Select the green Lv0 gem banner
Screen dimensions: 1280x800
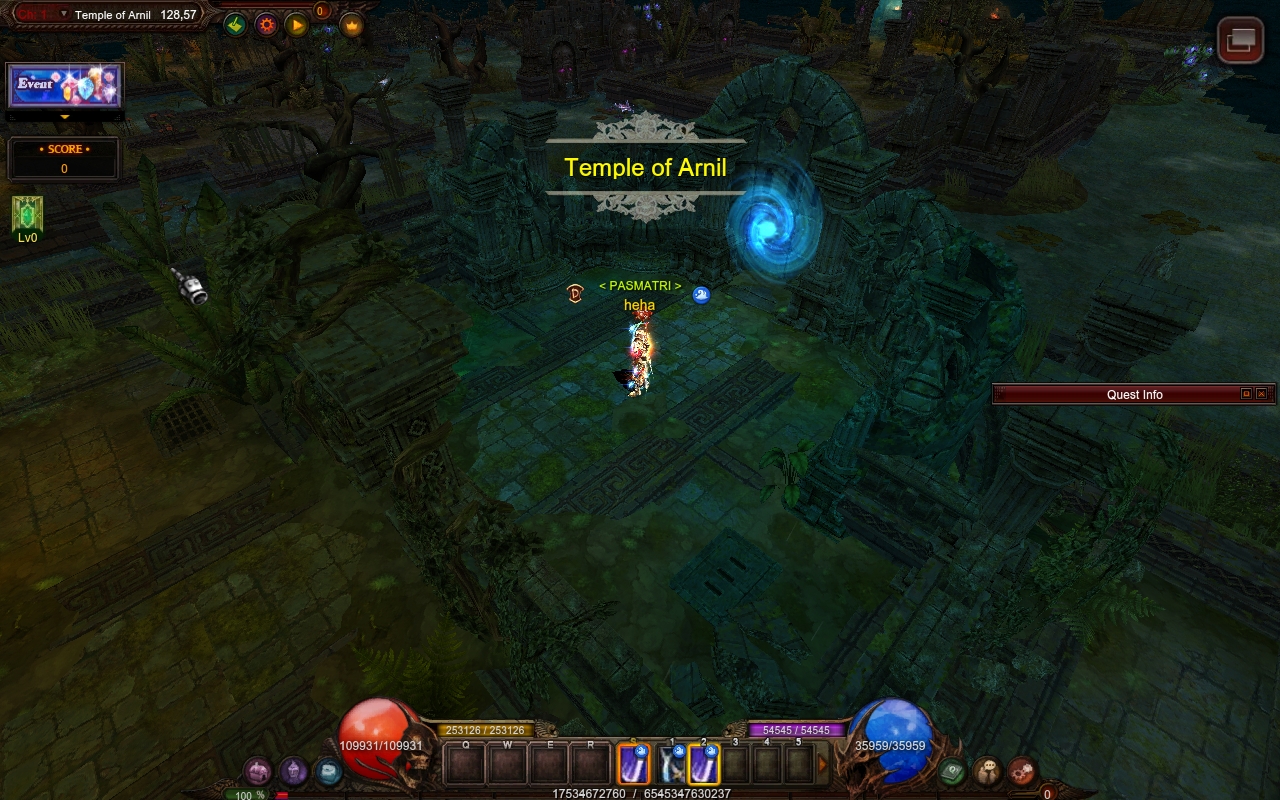point(27,215)
